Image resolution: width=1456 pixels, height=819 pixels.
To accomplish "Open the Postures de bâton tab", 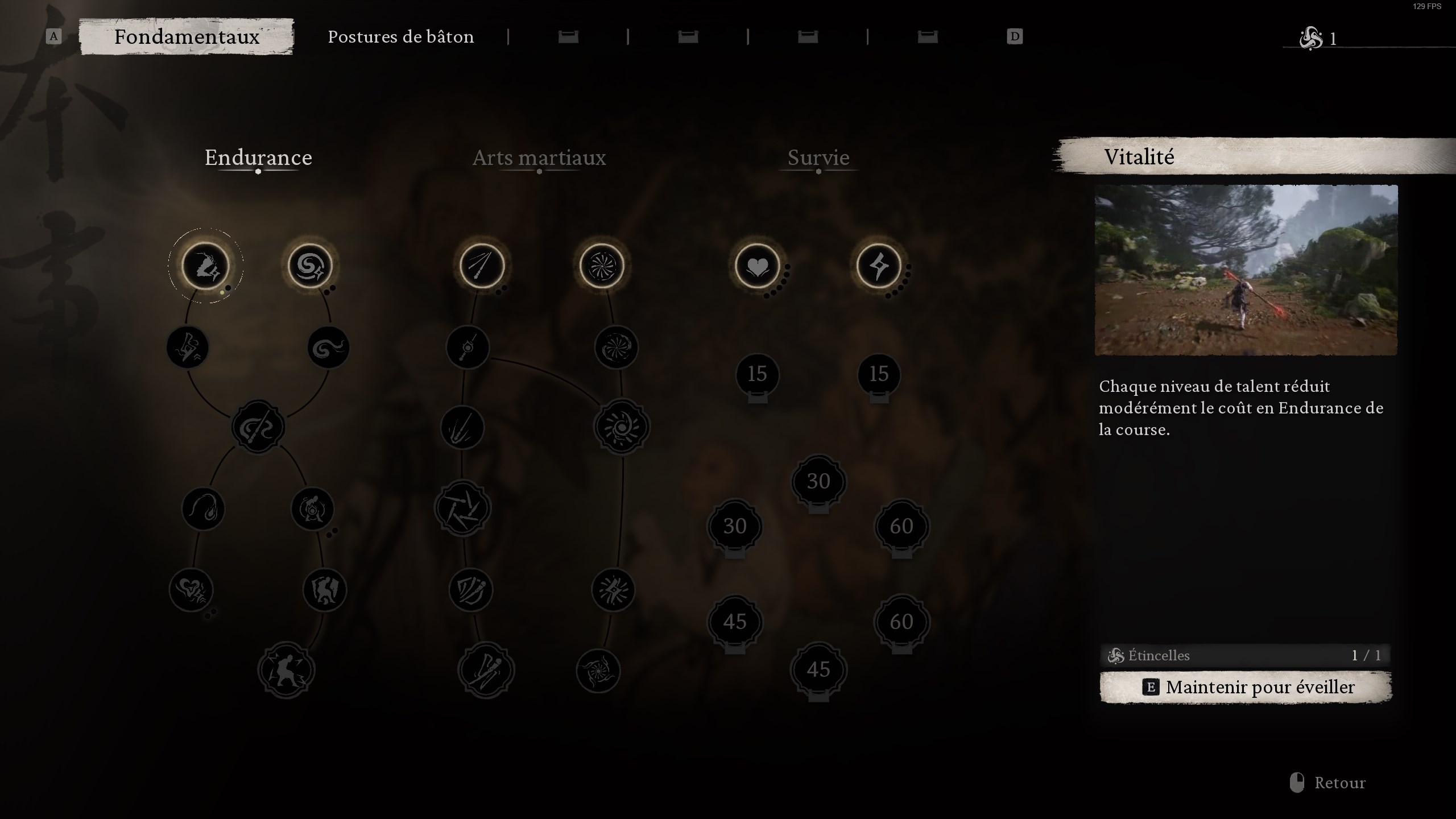I will click(x=400, y=37).
